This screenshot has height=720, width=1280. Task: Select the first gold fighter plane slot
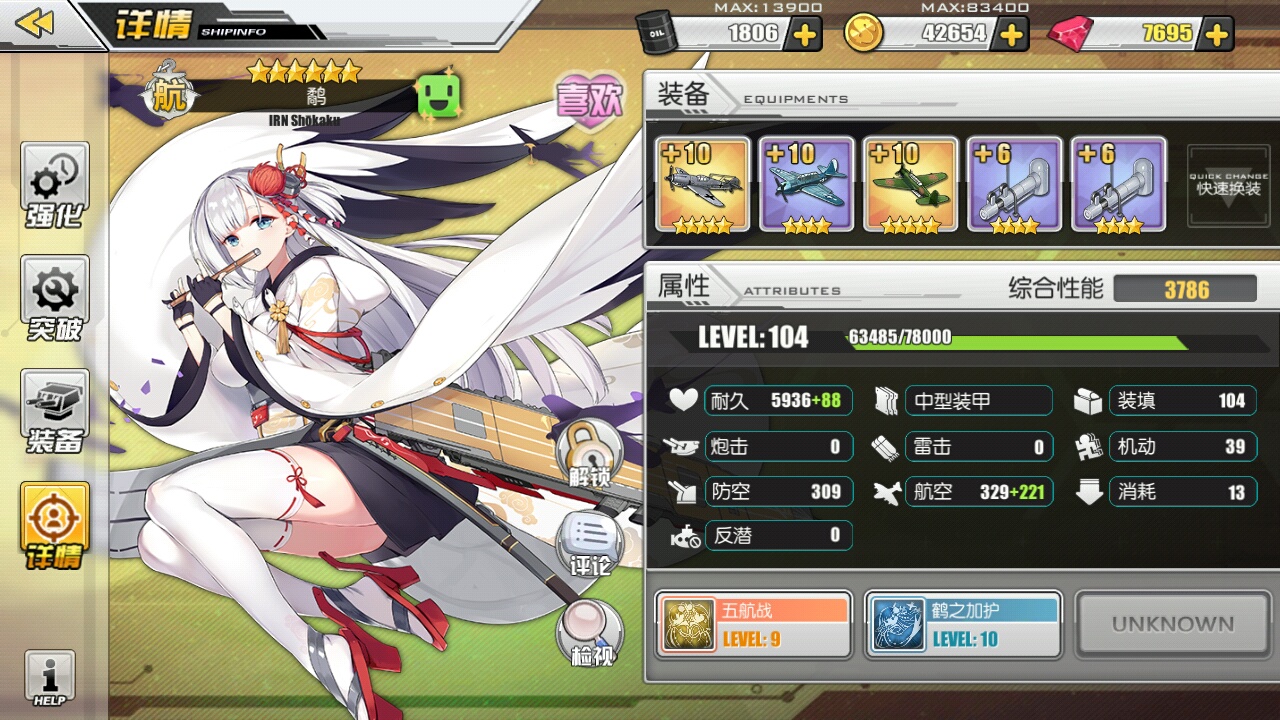coord(702,184)
